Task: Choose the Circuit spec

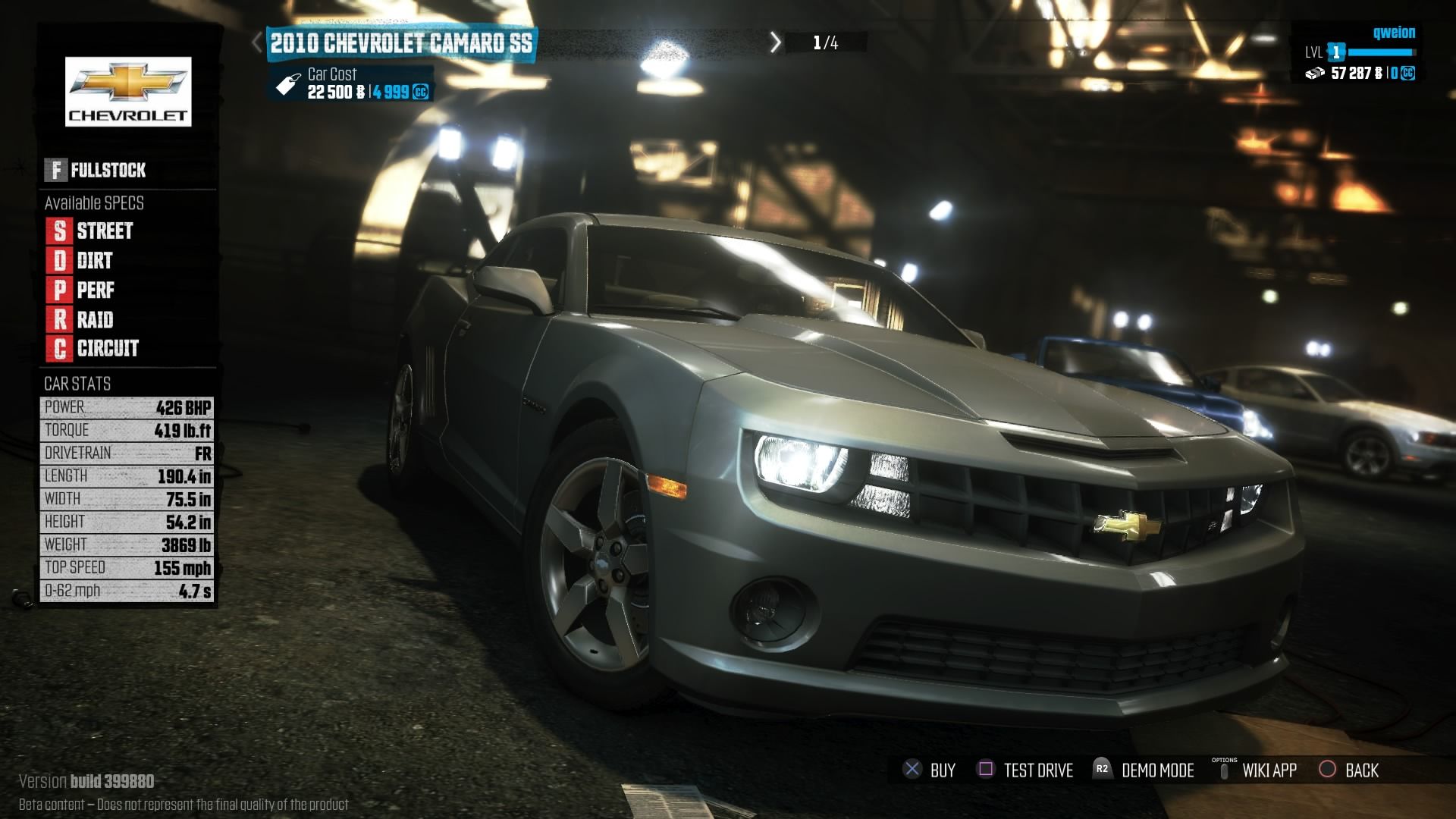Action: tap(93, 349)
